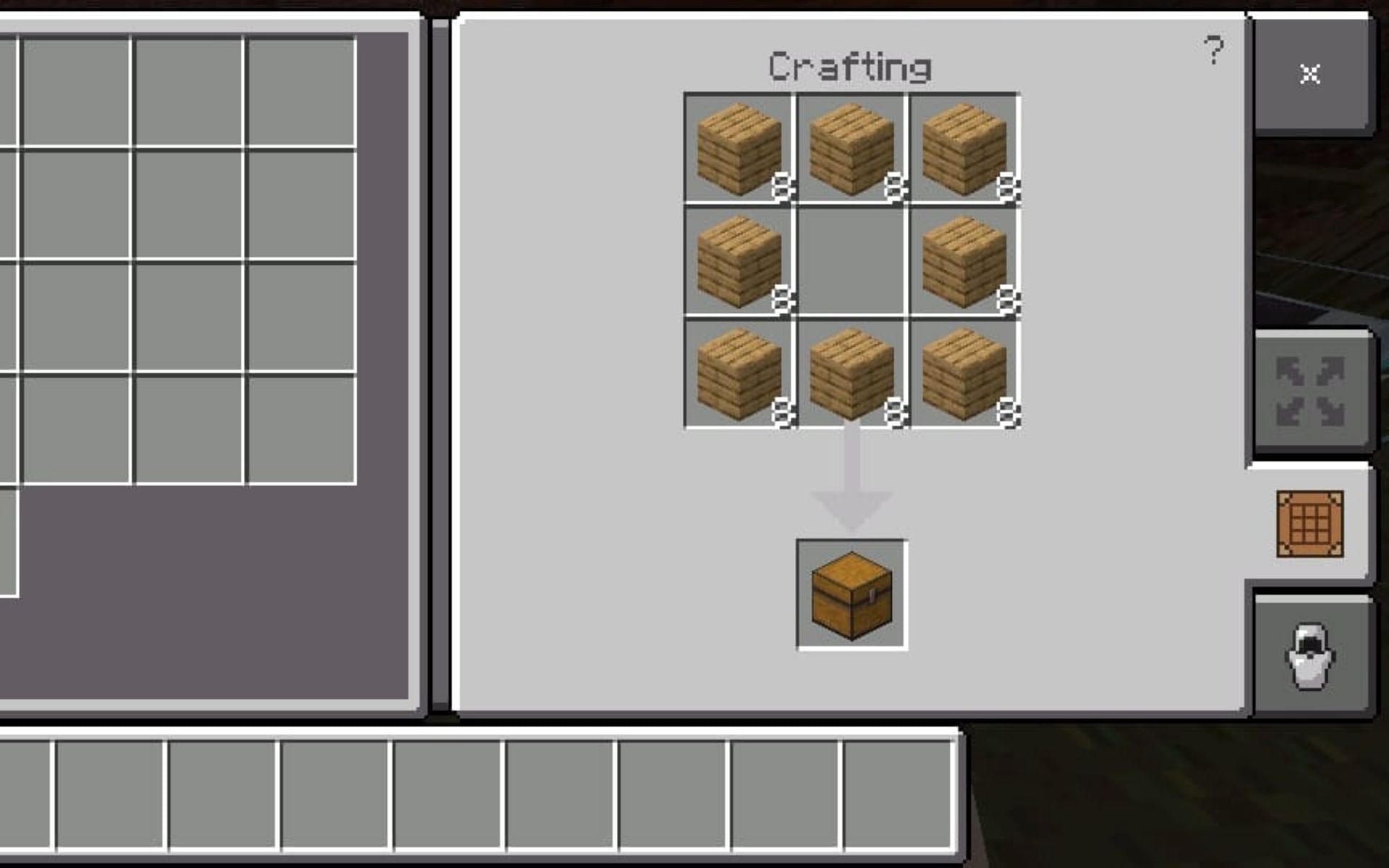Click the stack count on bottom-right planks
1389x868 pixels.
[x=1007, y=412]
